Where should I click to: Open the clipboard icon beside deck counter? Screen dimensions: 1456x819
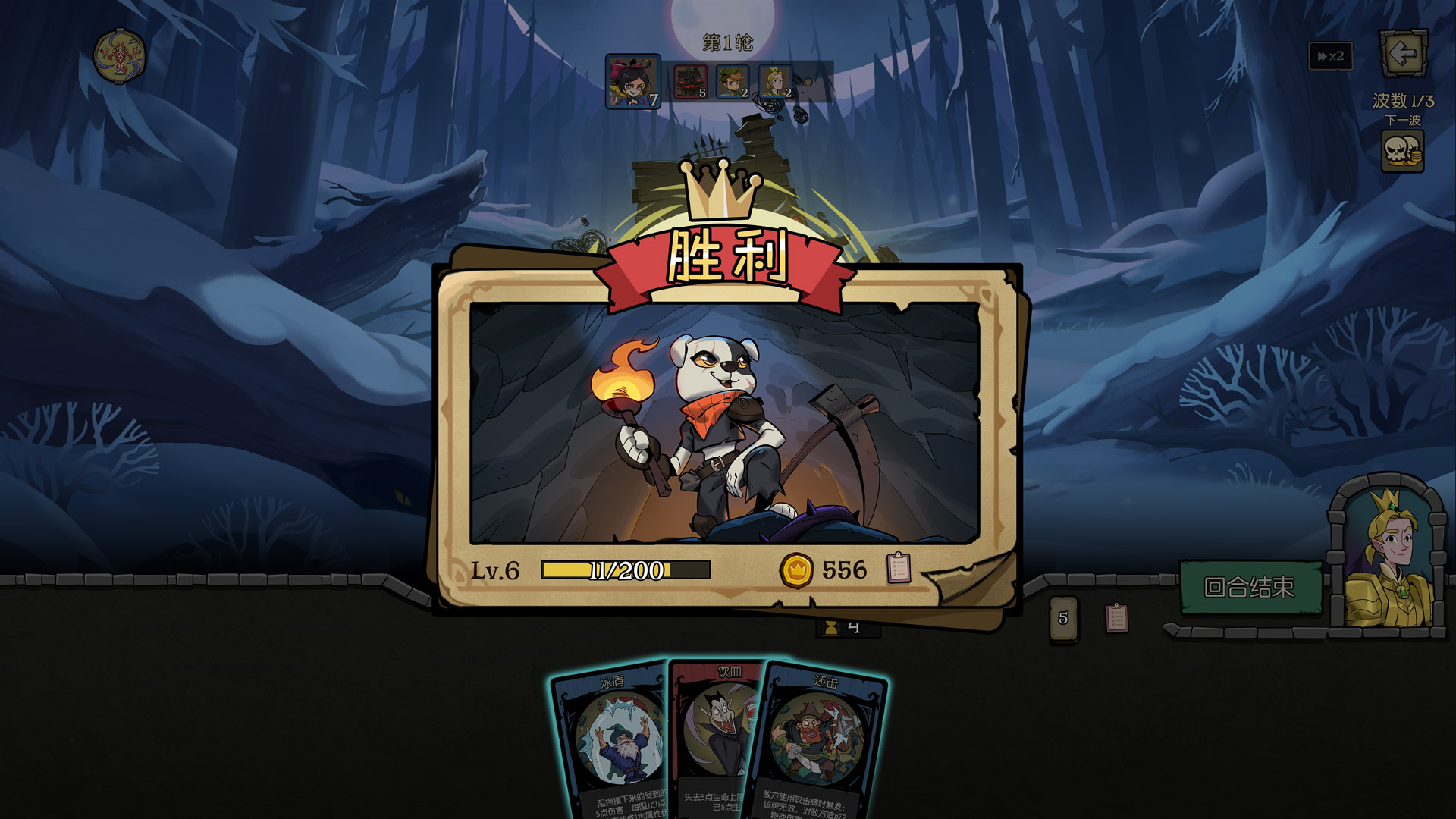(x=1116, y=618)
